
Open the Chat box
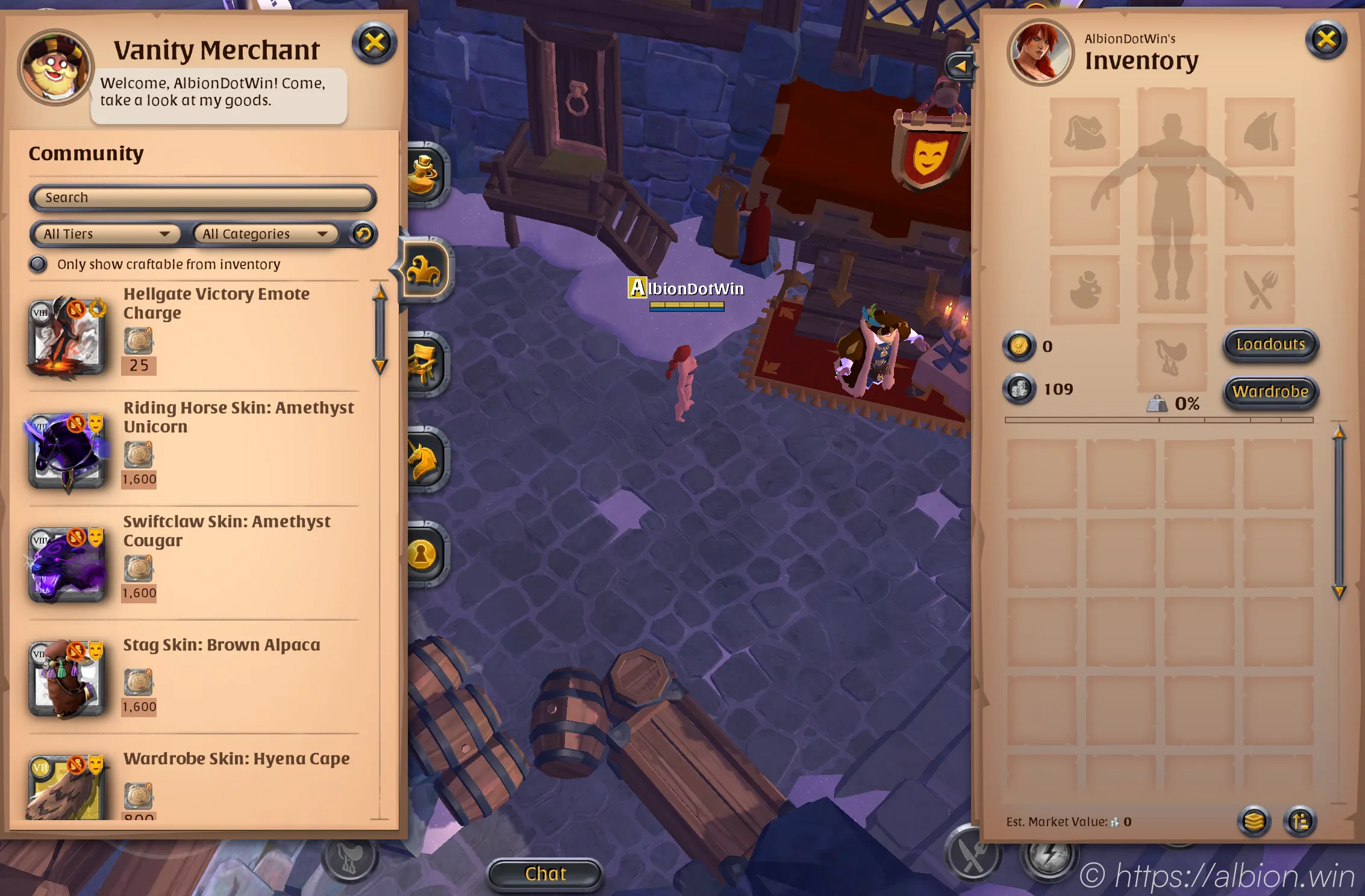click(x=545, y=874)
